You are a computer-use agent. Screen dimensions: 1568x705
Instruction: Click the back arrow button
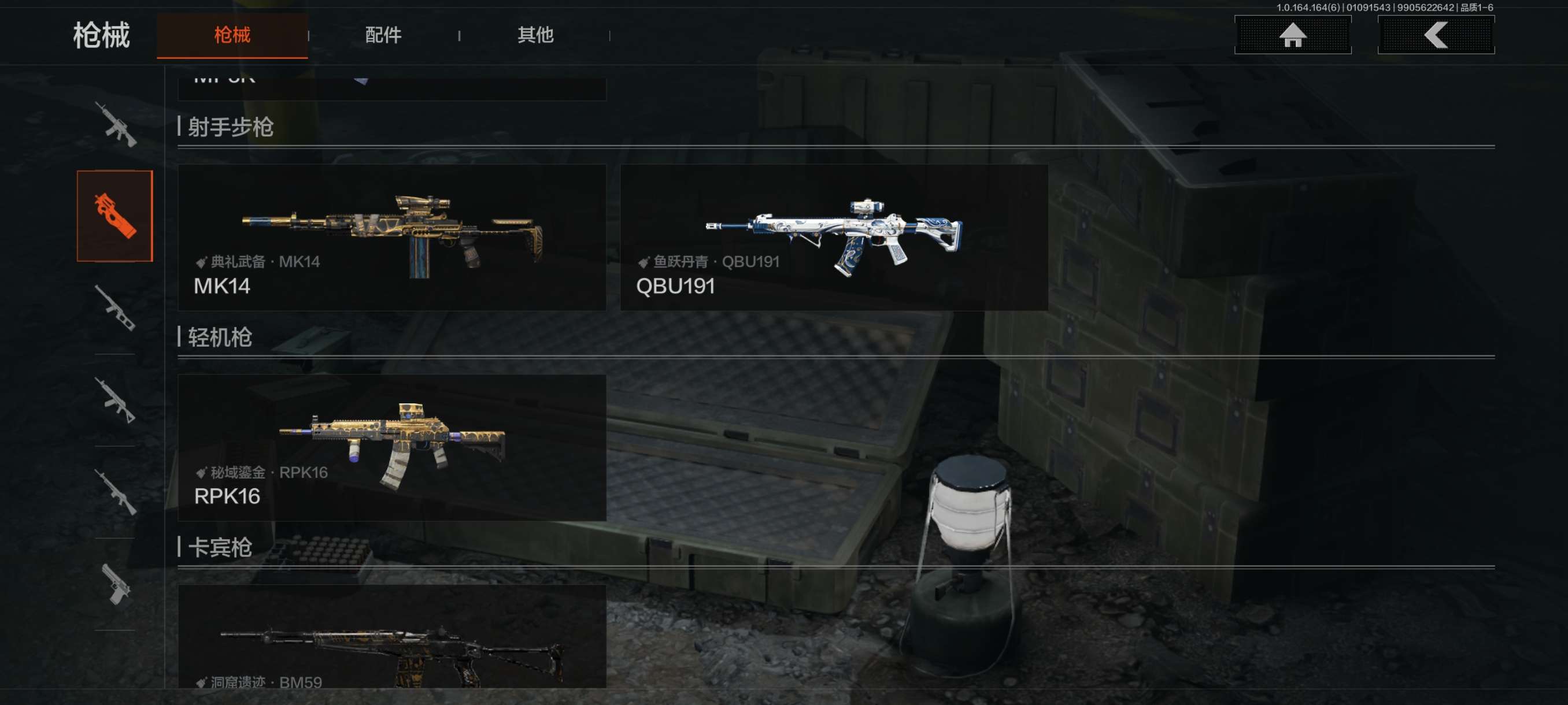1435,35
